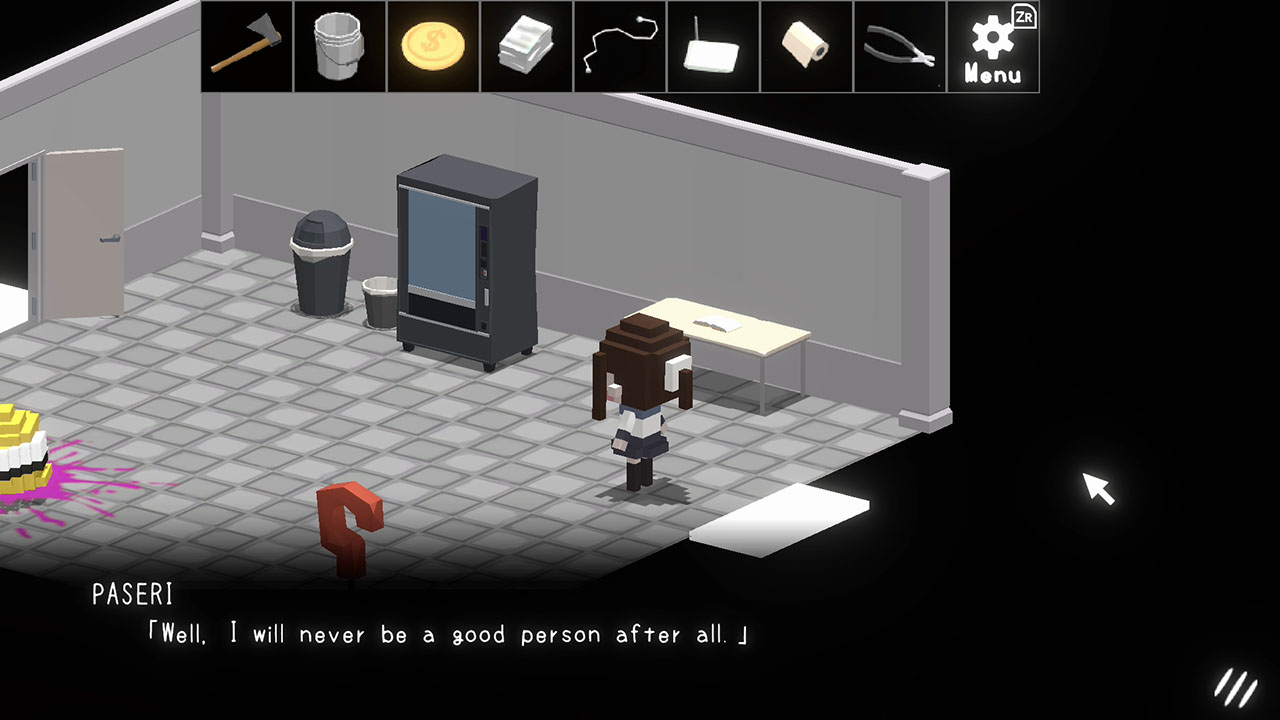Select the axe from the inventory
Viewport: 1280px width, 720px height.
pos(246,46)
